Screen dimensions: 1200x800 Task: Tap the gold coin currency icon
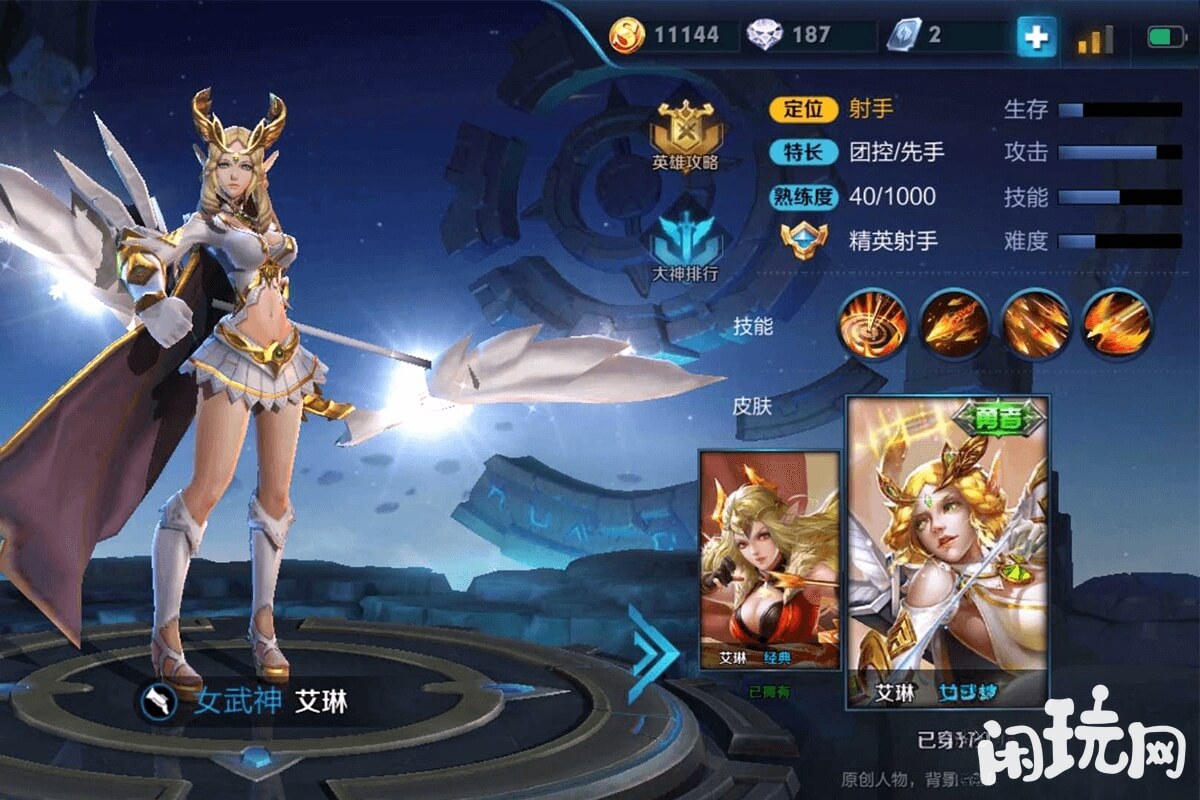click(628, 36)
